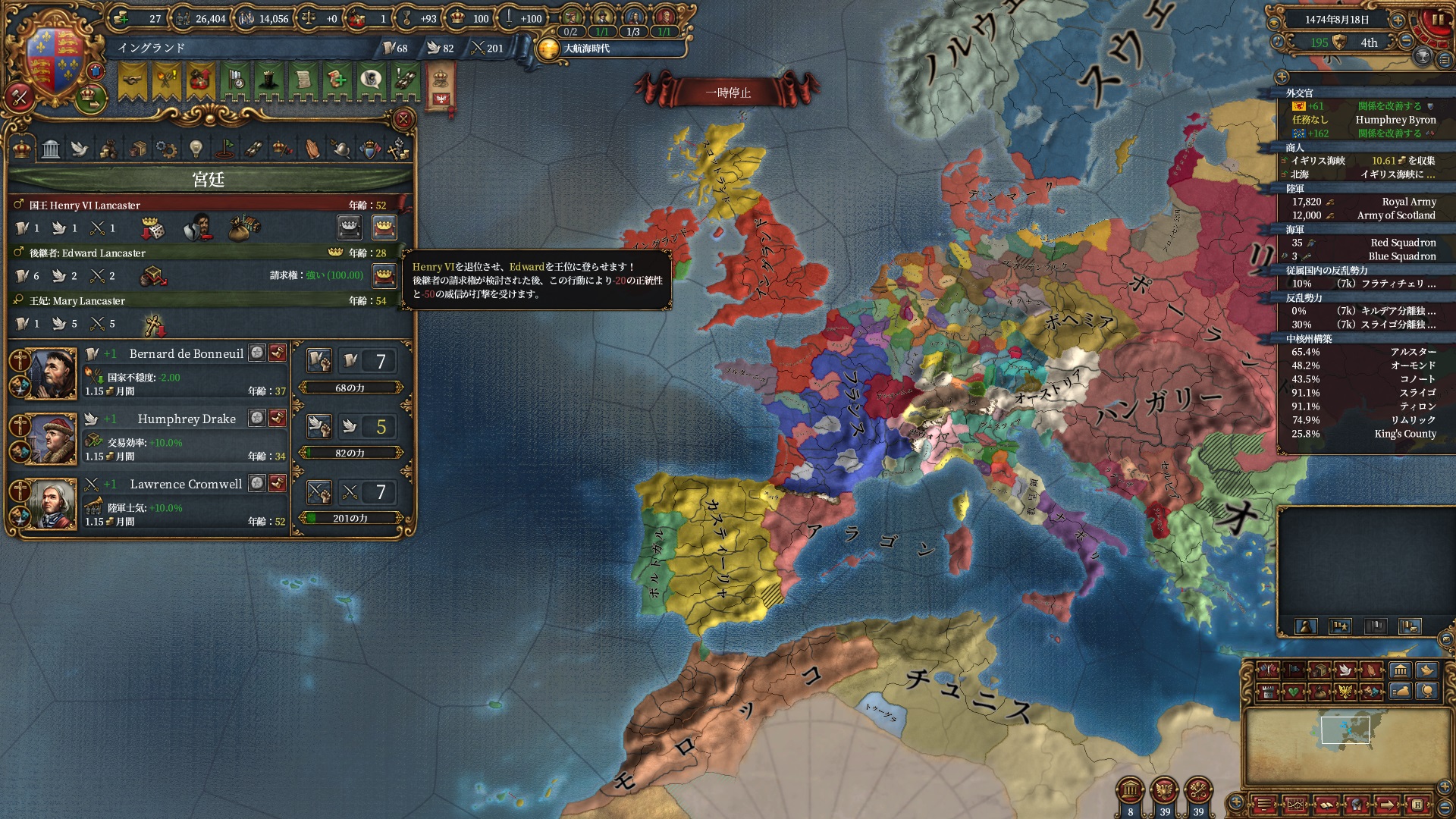Open the Military tab with the helmet icon
Screen dimensions: 1456x819
click(341, 149)
